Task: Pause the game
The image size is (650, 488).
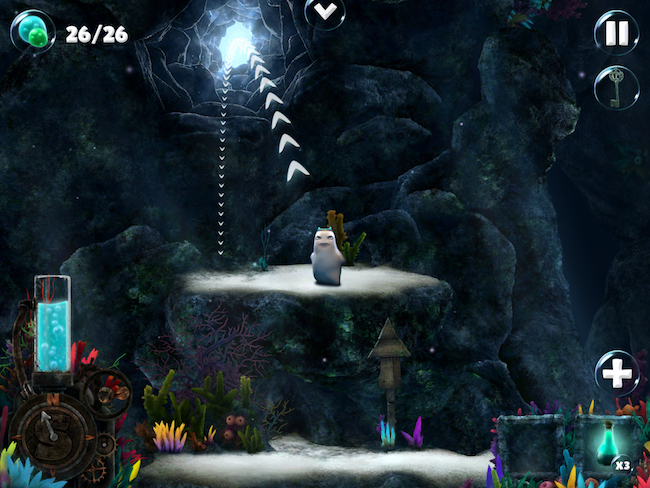Action: [616, 33]
